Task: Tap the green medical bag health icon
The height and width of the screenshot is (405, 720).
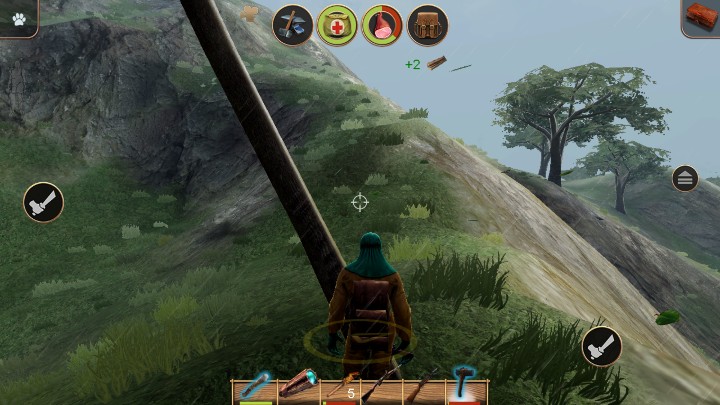Action: click(337, 25)
